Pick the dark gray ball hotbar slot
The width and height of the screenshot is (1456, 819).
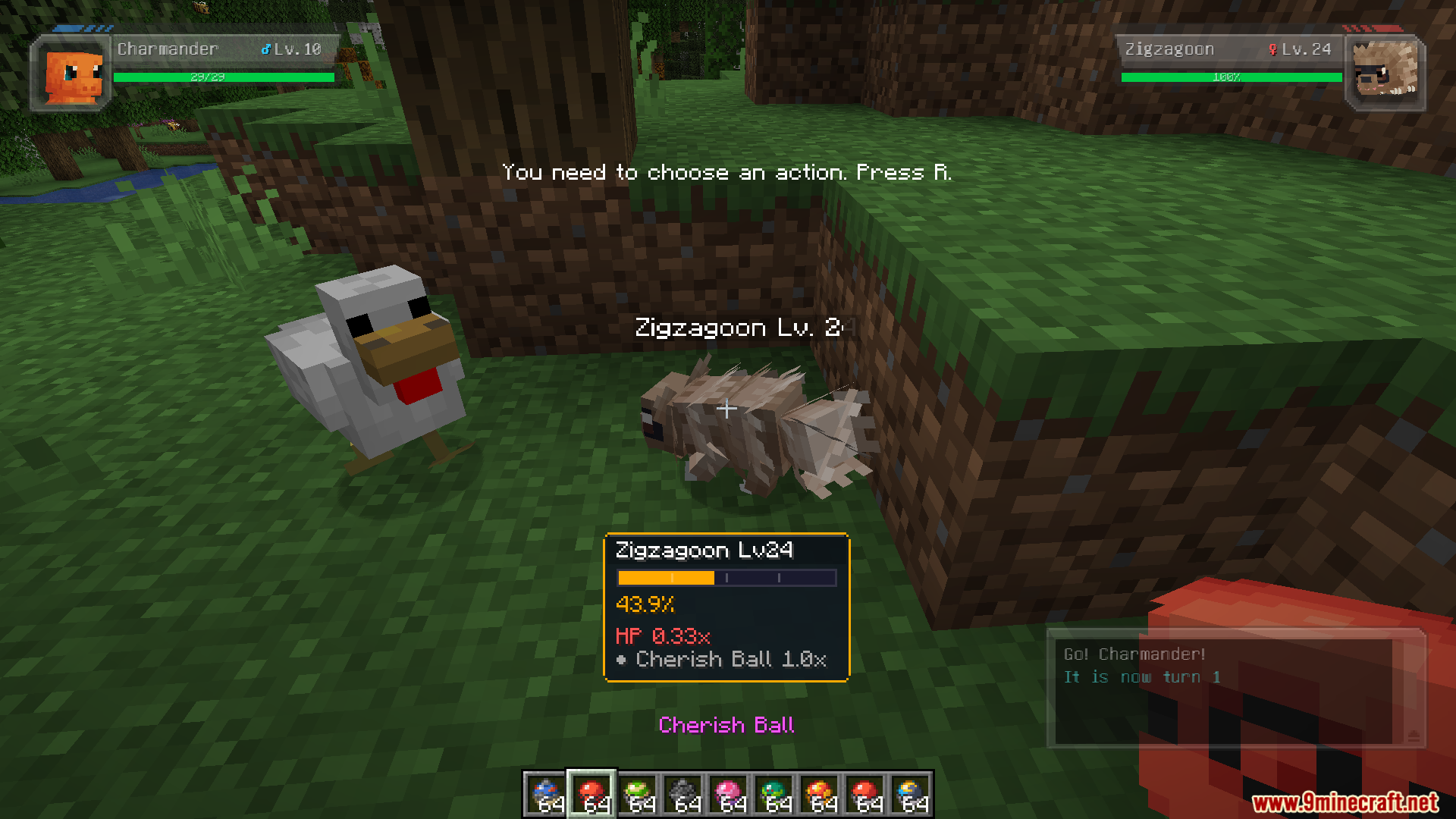tap(683, 795)
